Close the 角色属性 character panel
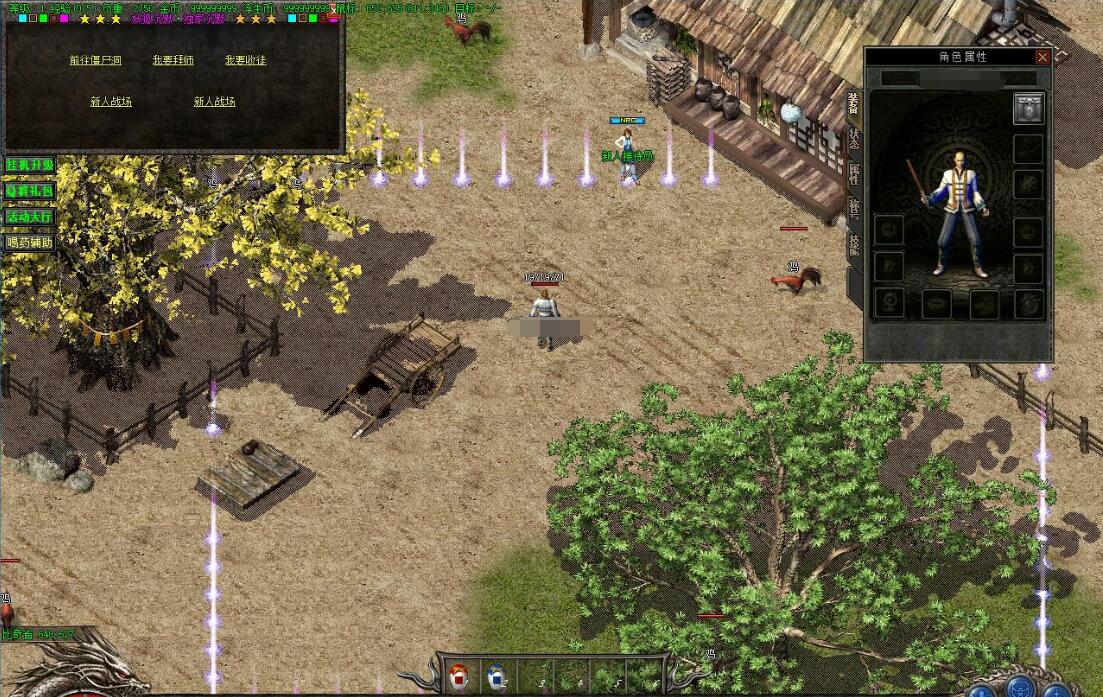Viewport: 1103px width, 697px height. pyautogui.click(x=1043, y=57)
